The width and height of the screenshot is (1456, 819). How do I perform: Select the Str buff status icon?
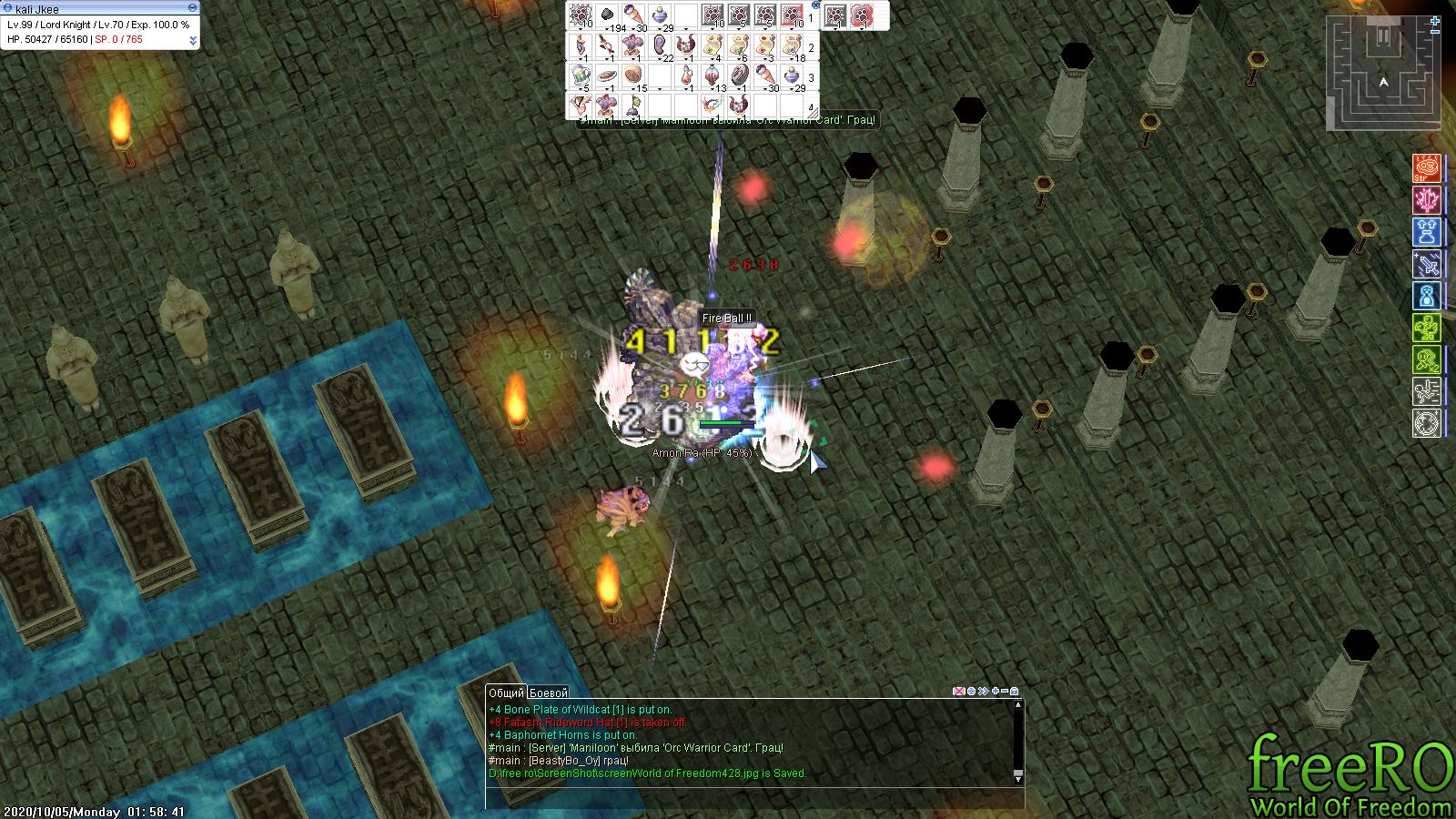coord(1426,169)
